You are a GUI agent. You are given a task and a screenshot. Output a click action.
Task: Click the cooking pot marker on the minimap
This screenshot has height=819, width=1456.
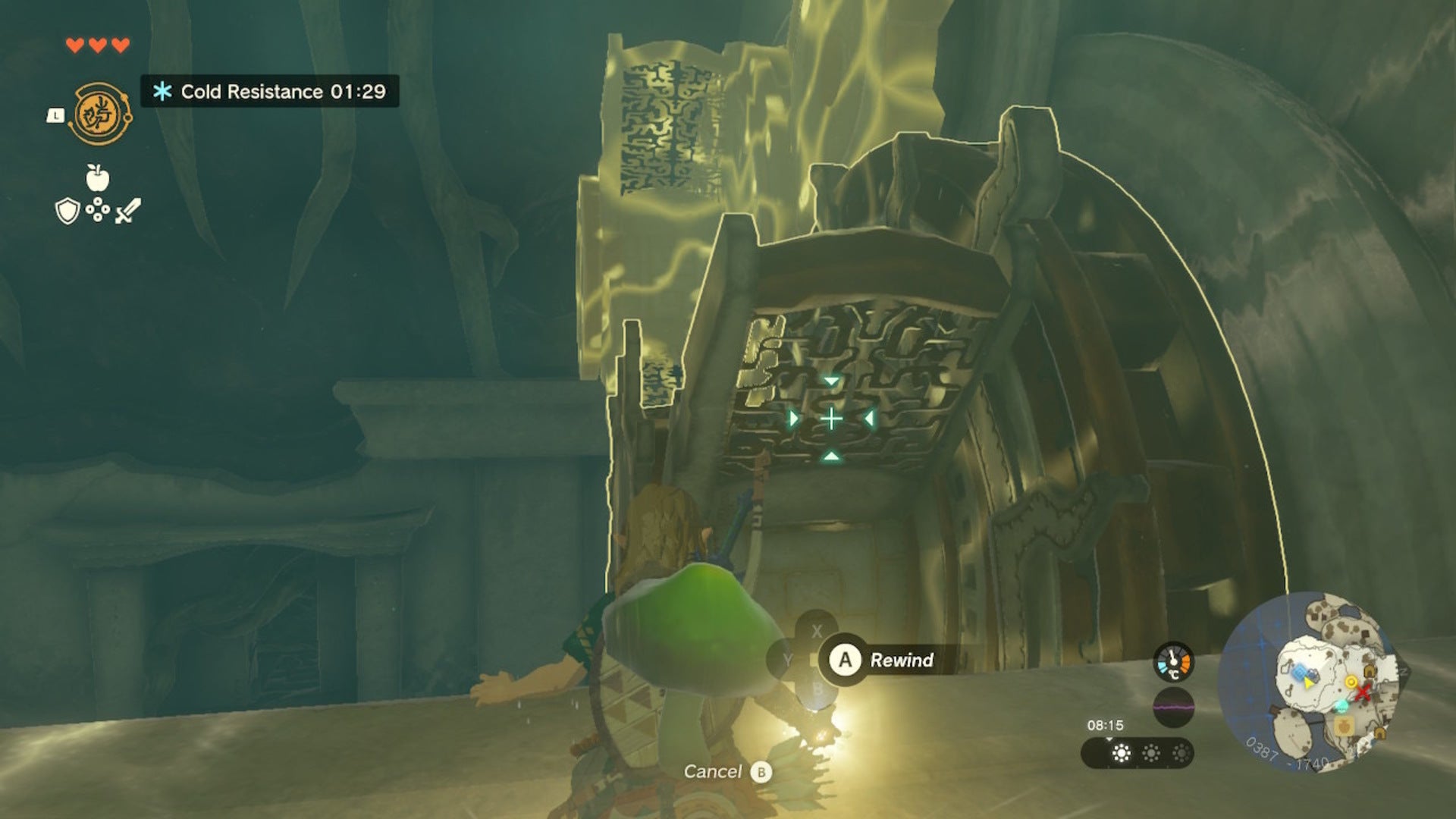pos(1344,726)
